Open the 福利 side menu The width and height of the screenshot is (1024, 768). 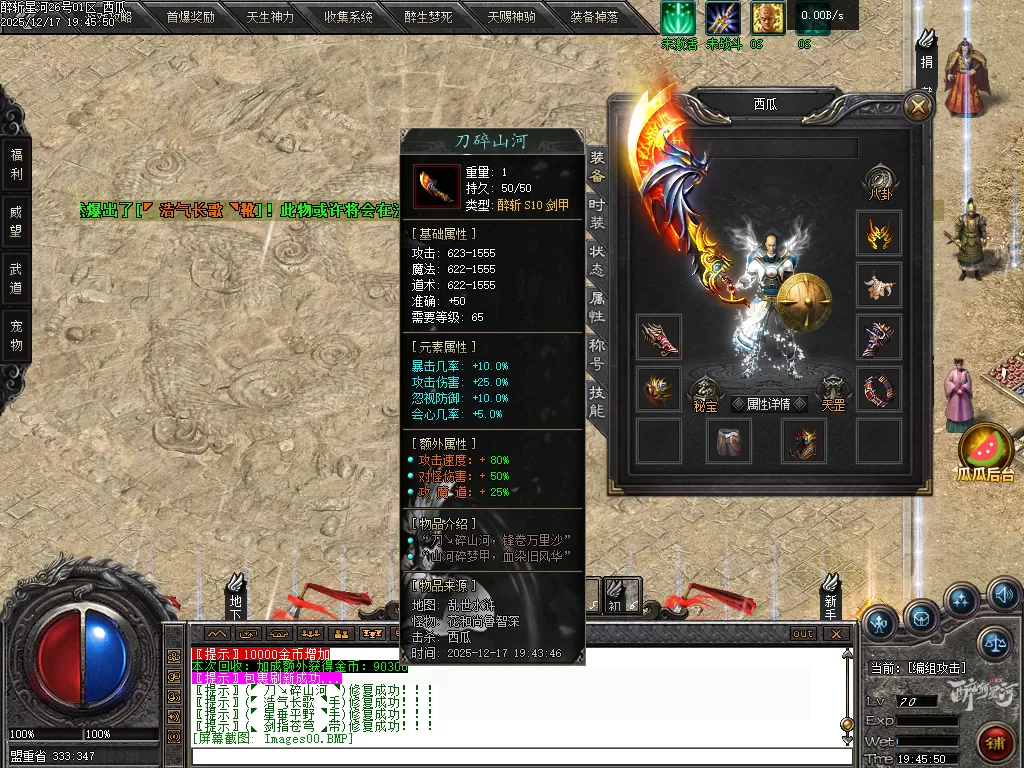click(16, 164)
